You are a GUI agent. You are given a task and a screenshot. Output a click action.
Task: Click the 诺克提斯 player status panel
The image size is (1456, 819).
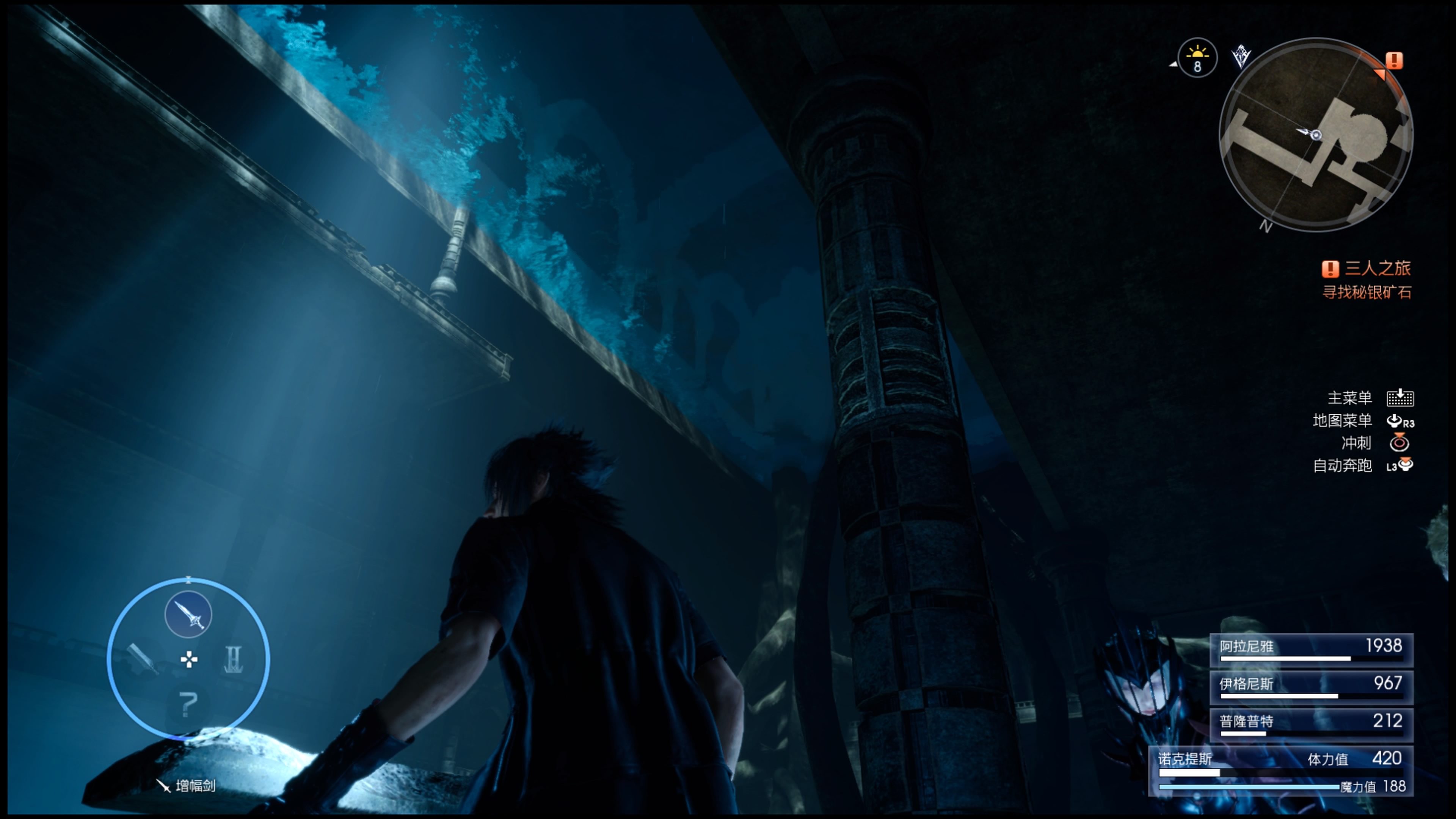(1281, 771)
